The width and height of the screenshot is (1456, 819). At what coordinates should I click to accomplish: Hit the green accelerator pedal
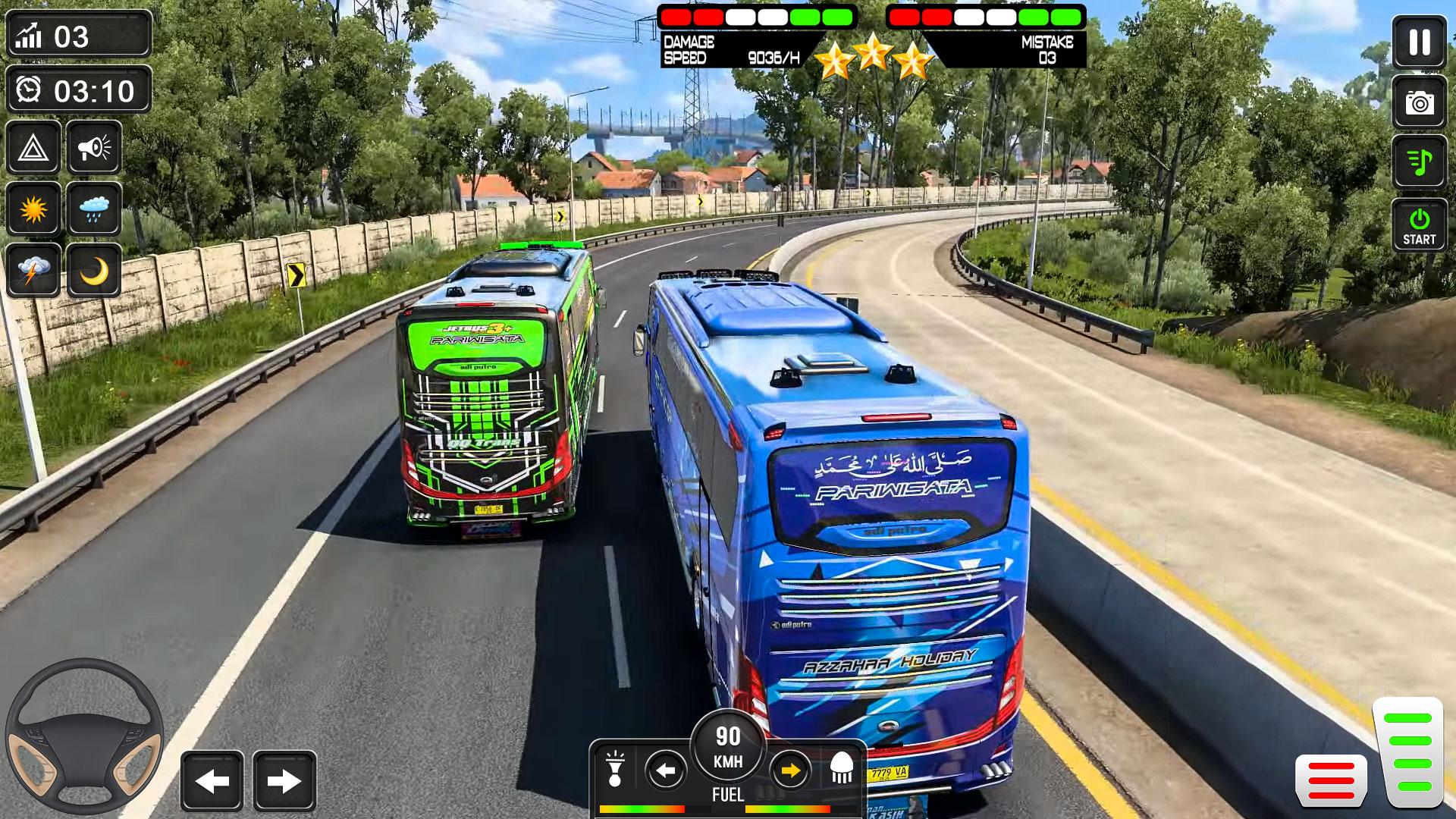point(1407,752)
